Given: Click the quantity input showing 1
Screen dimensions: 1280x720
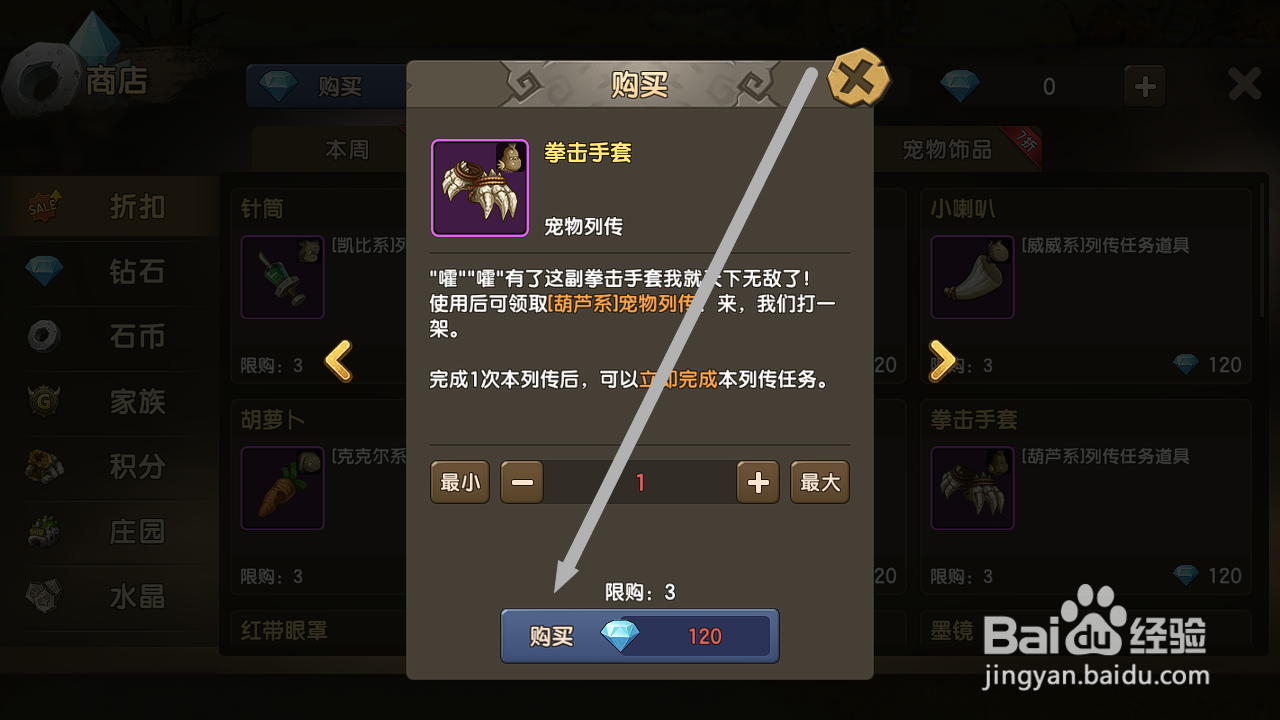Looking at the screenshot, I should click(x=639, y=482).
